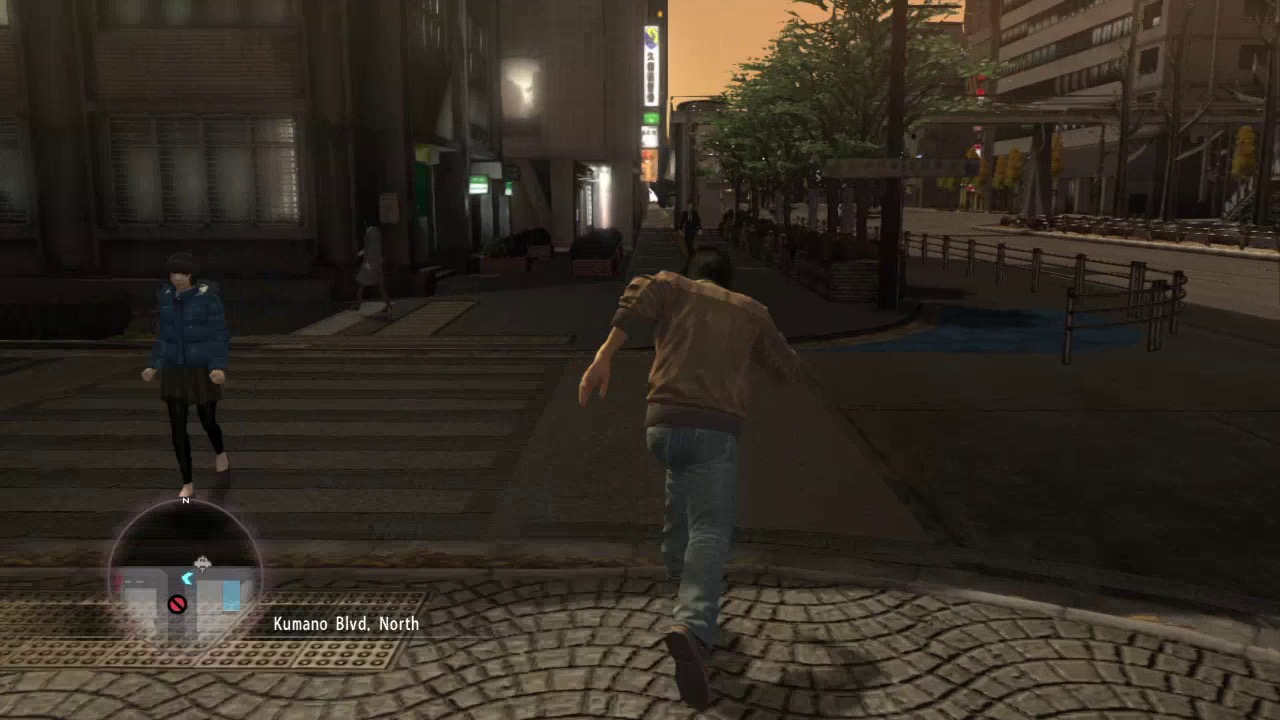This screenshot has width=1280, height=720.
Task: Click the small character icon atop the minimap
Action: tap(202, 562)
